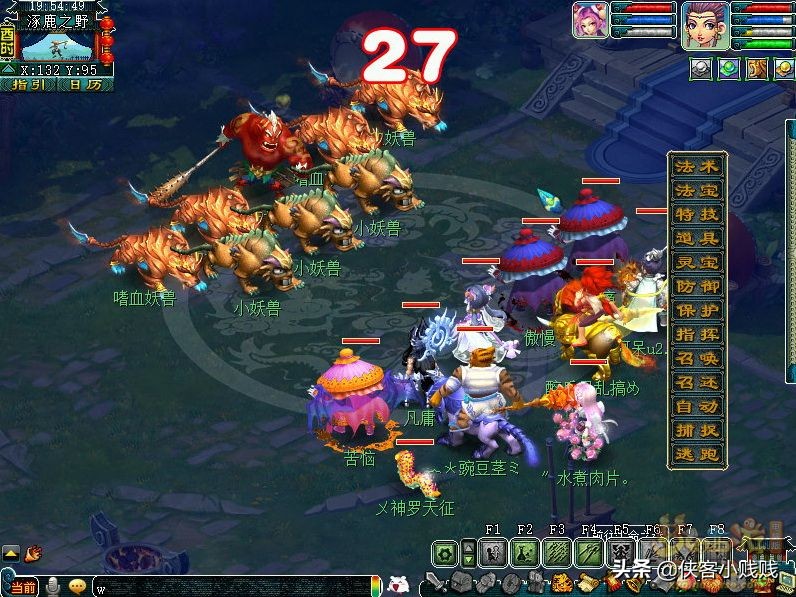This screenshot has height=597, width=796.
Task: Activate the F1 hotkey skill slot
Action: point(492,552)
